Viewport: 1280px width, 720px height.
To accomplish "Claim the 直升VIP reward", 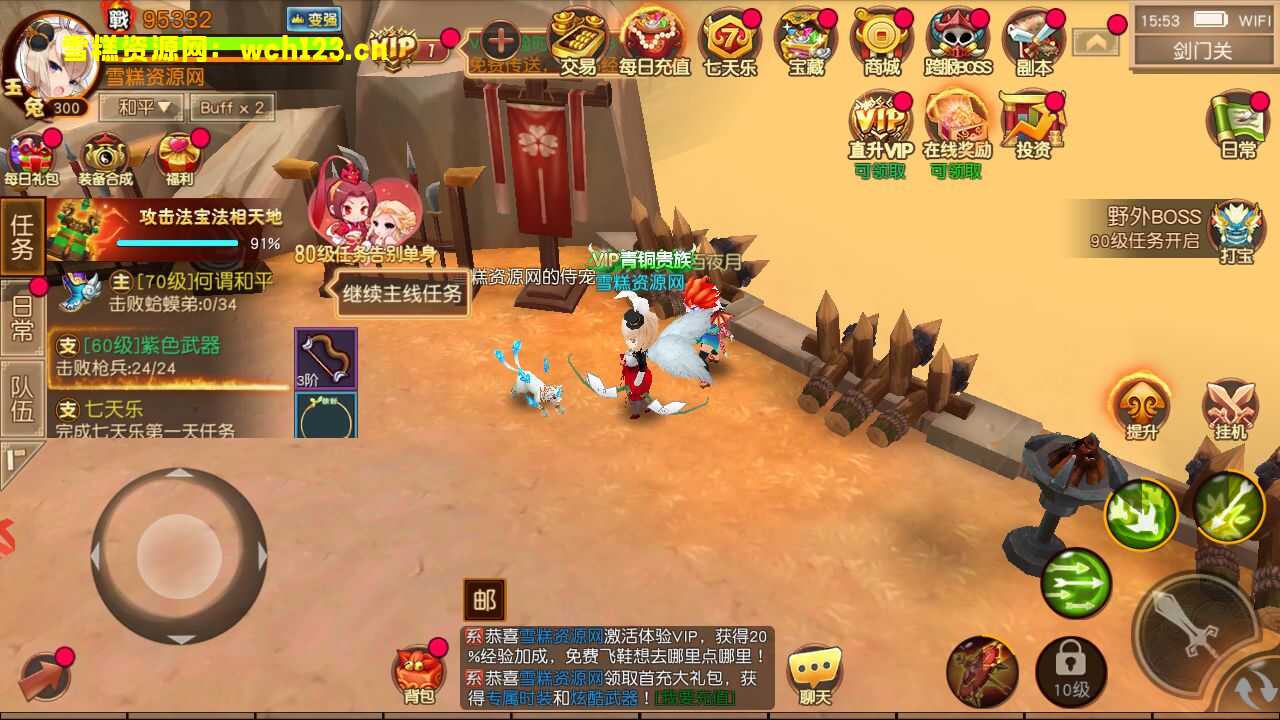I will [x=880, y=127].
